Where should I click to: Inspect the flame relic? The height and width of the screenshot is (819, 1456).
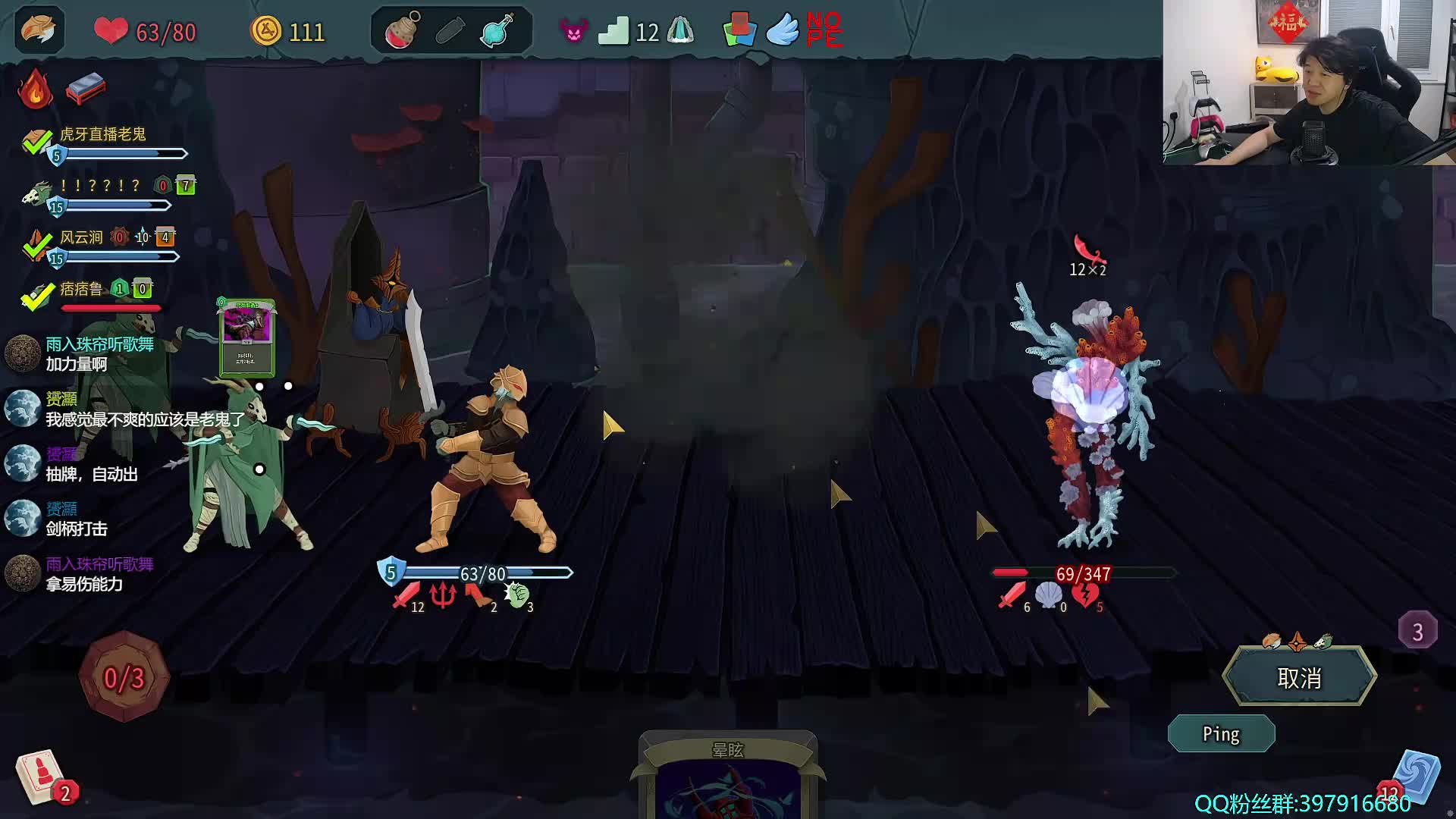35,89
